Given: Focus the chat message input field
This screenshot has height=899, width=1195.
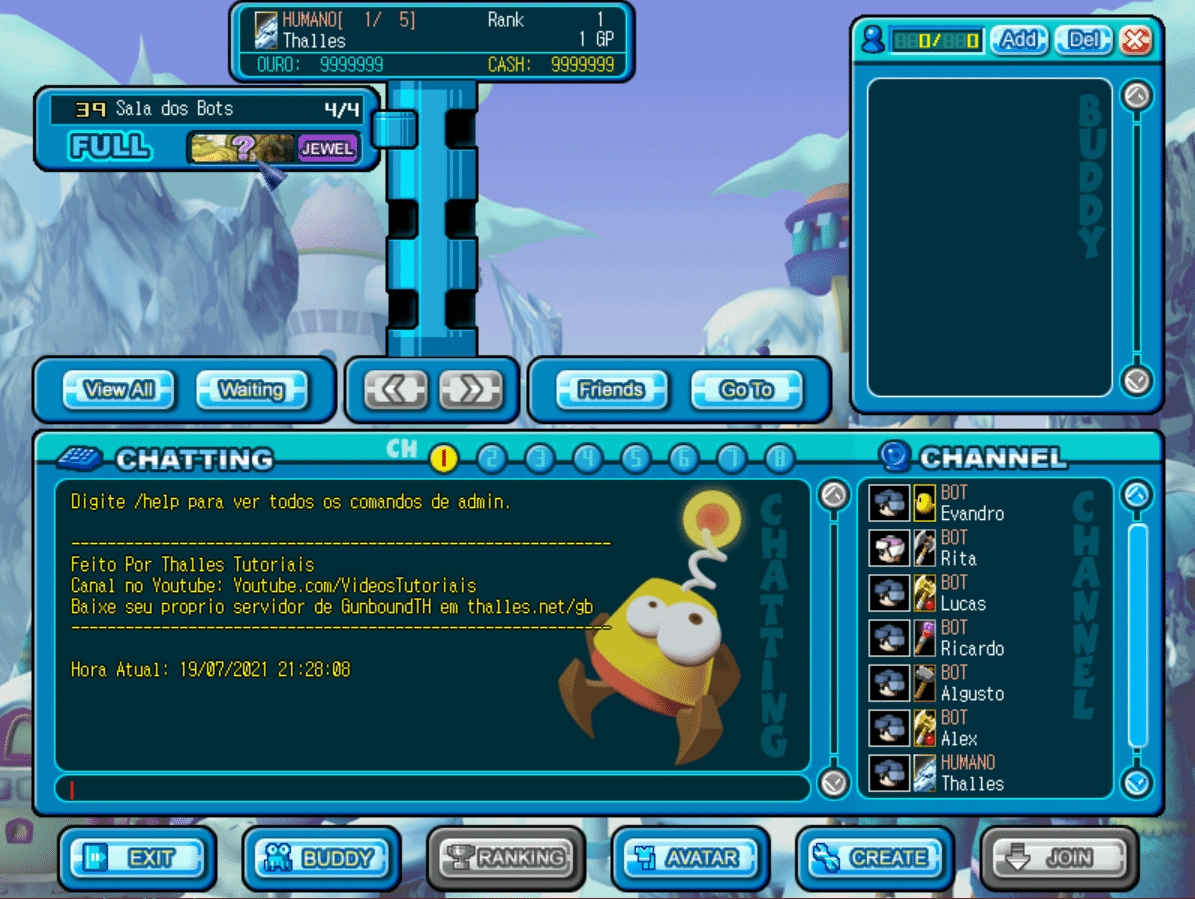Looking at the screenshot, I should pos(432,788).
